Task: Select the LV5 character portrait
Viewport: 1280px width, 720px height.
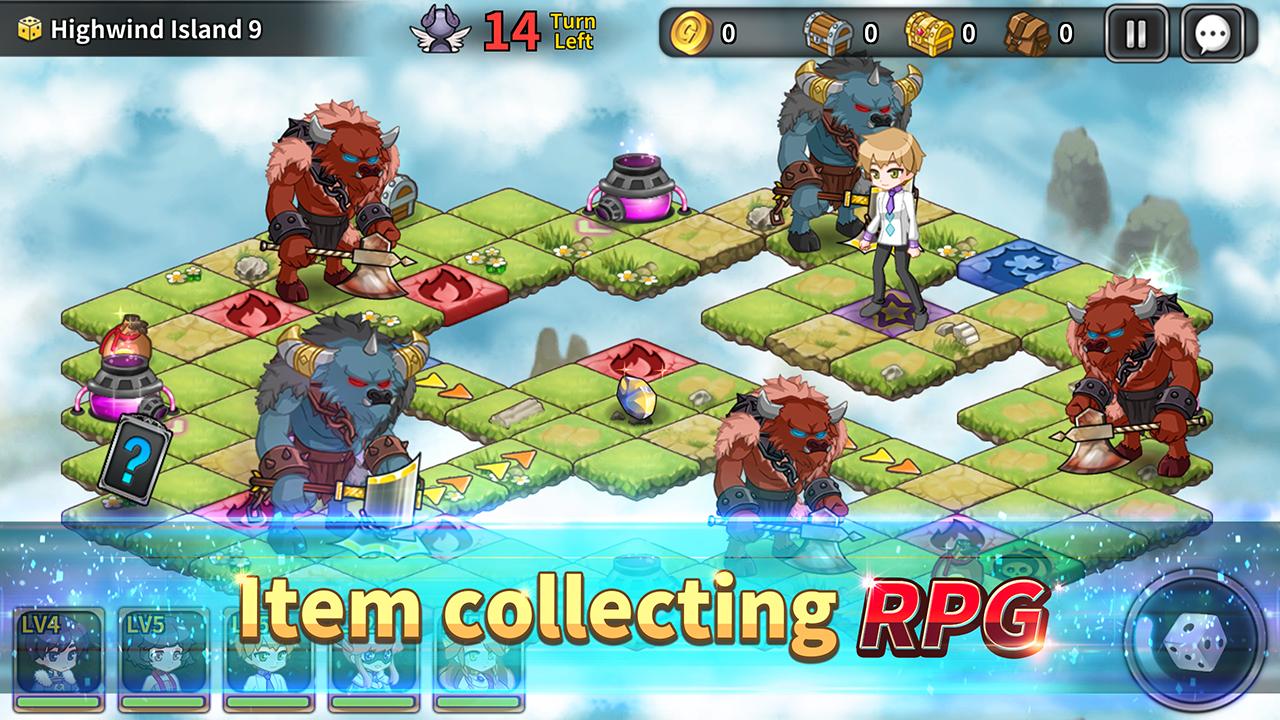Action: (163, 660)
